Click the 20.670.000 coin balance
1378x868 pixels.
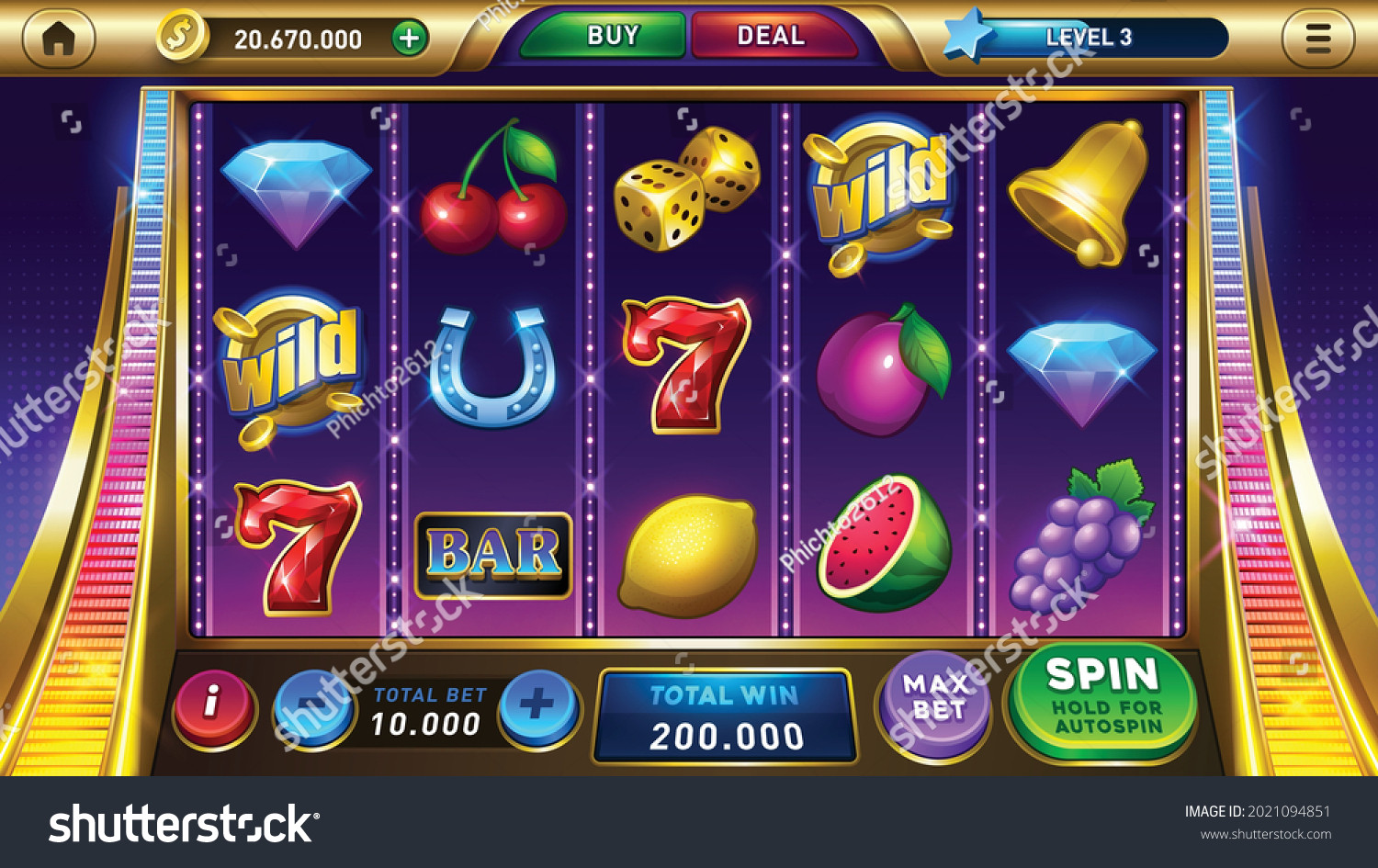coord(296,39)
